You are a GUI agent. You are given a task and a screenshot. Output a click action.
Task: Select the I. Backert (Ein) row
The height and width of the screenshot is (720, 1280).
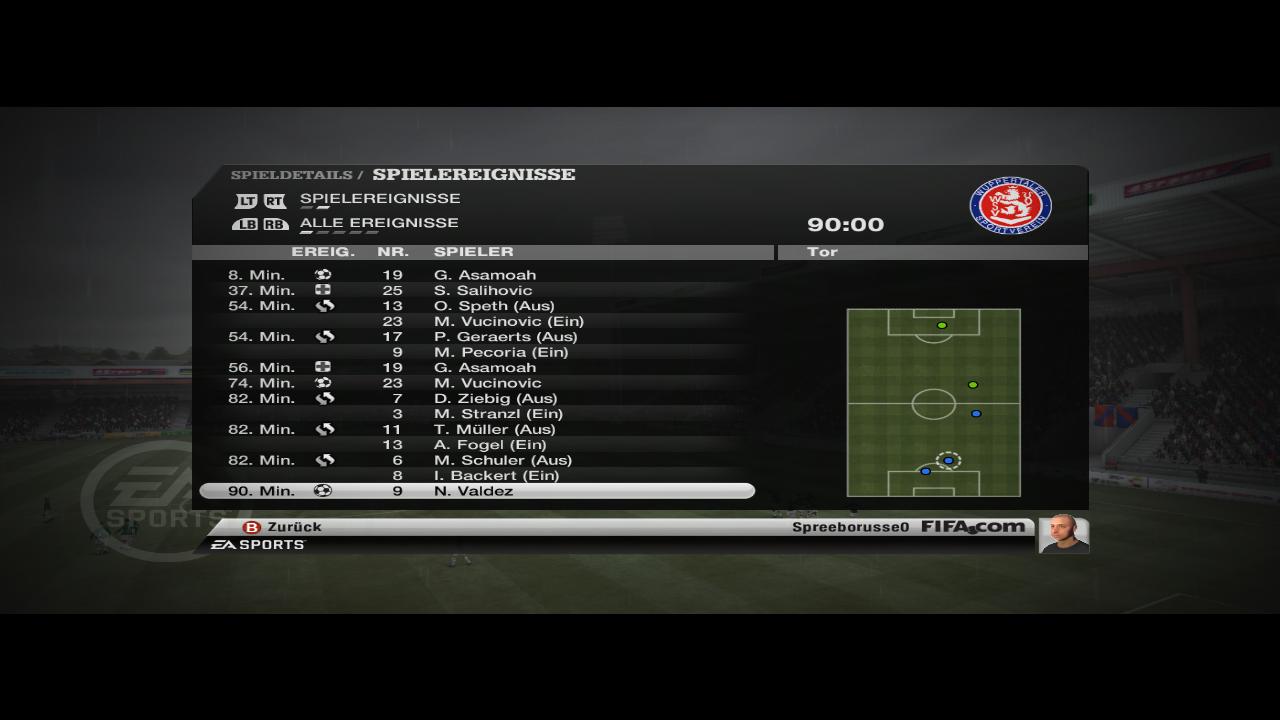pos(477,476)
